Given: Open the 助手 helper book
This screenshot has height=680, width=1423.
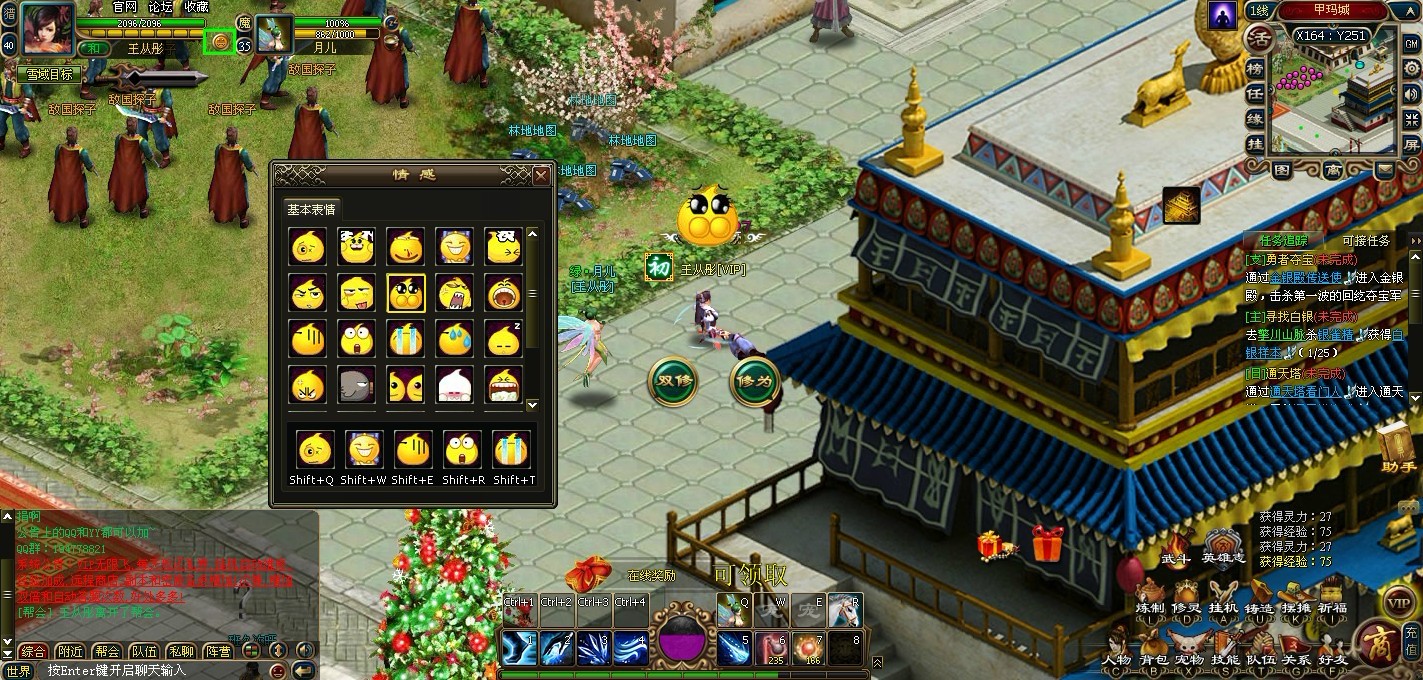Looking at the screenshot, I should (x=1398, y=449).
